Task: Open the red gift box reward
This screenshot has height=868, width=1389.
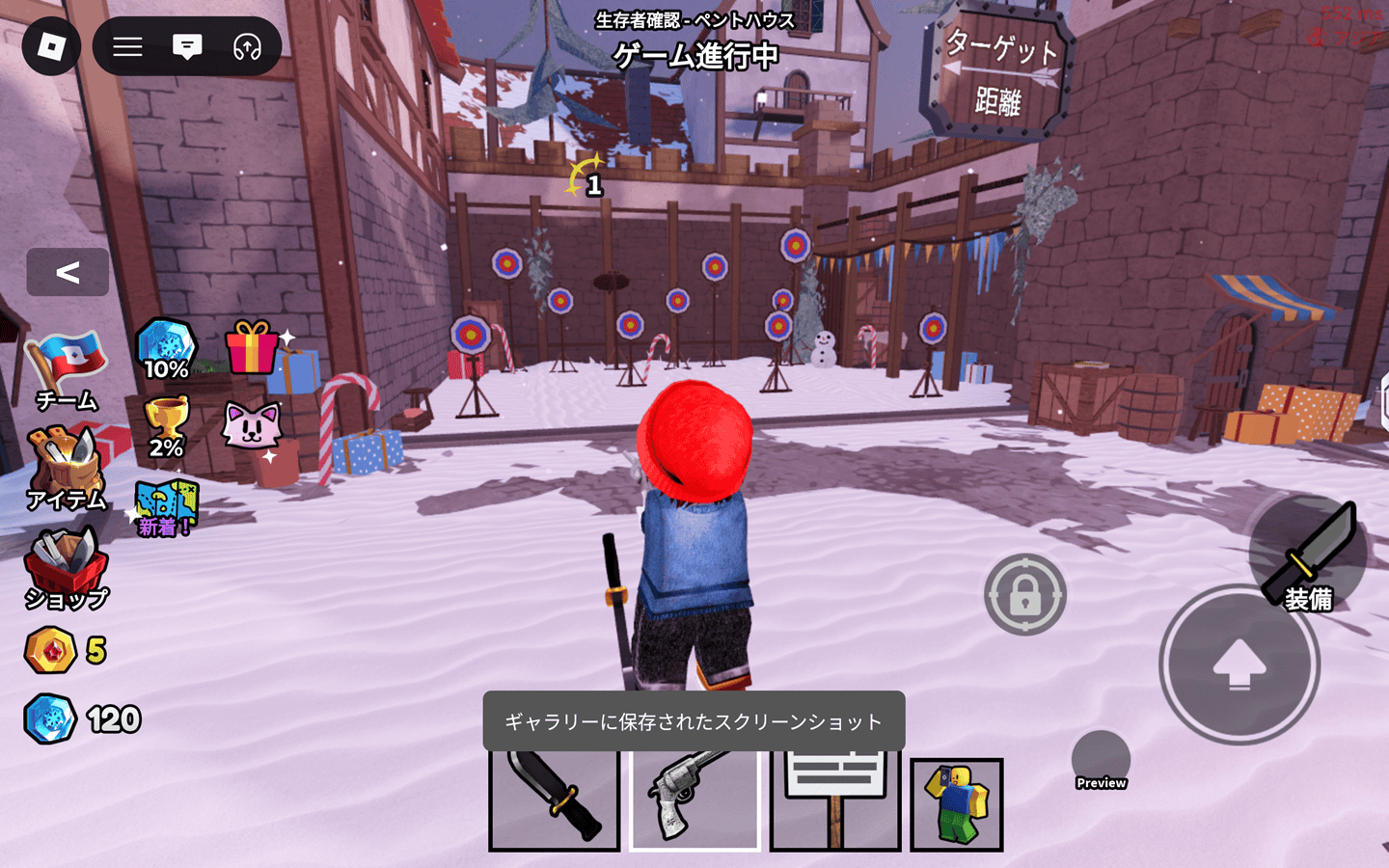Action: tap(251, 347)
